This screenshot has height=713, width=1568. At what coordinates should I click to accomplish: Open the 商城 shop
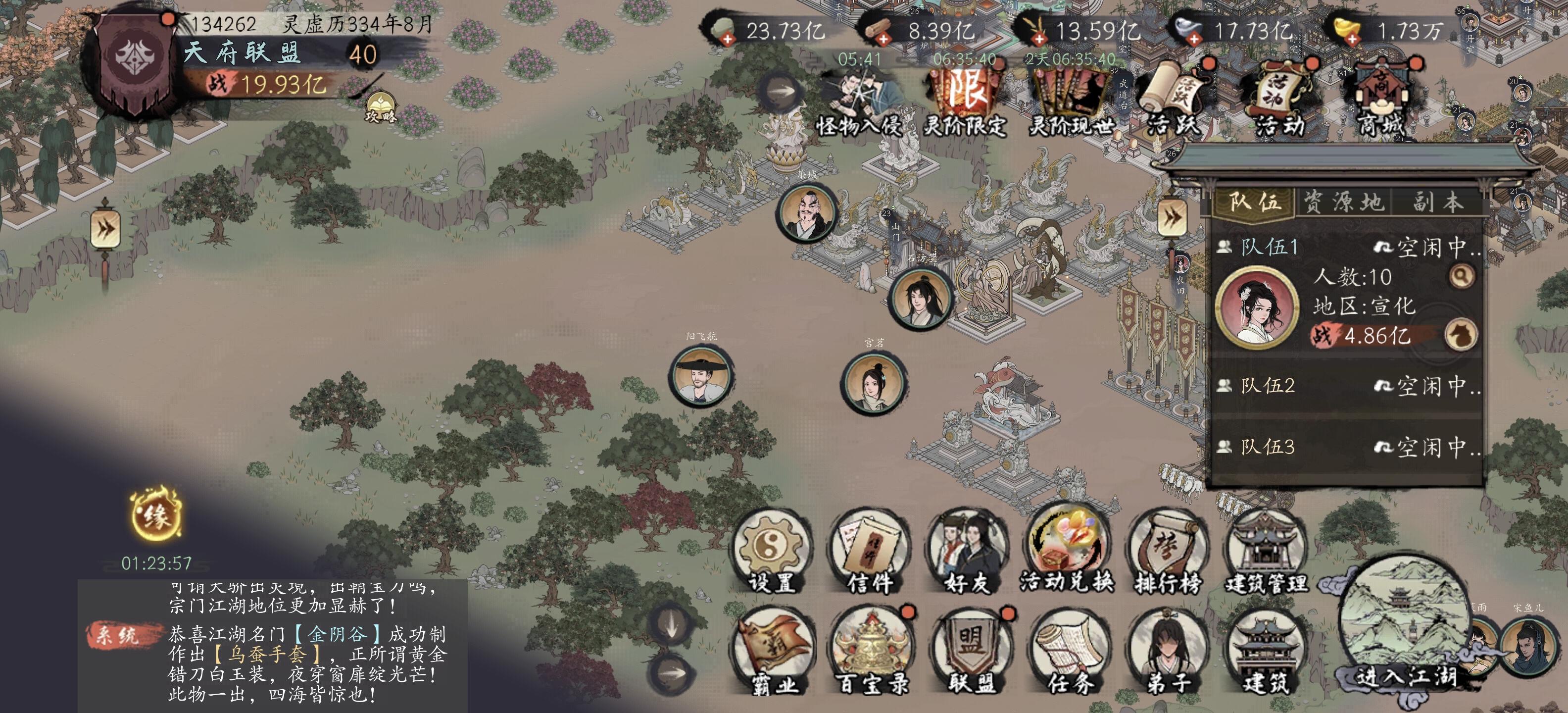click(x=1380, y=98)
